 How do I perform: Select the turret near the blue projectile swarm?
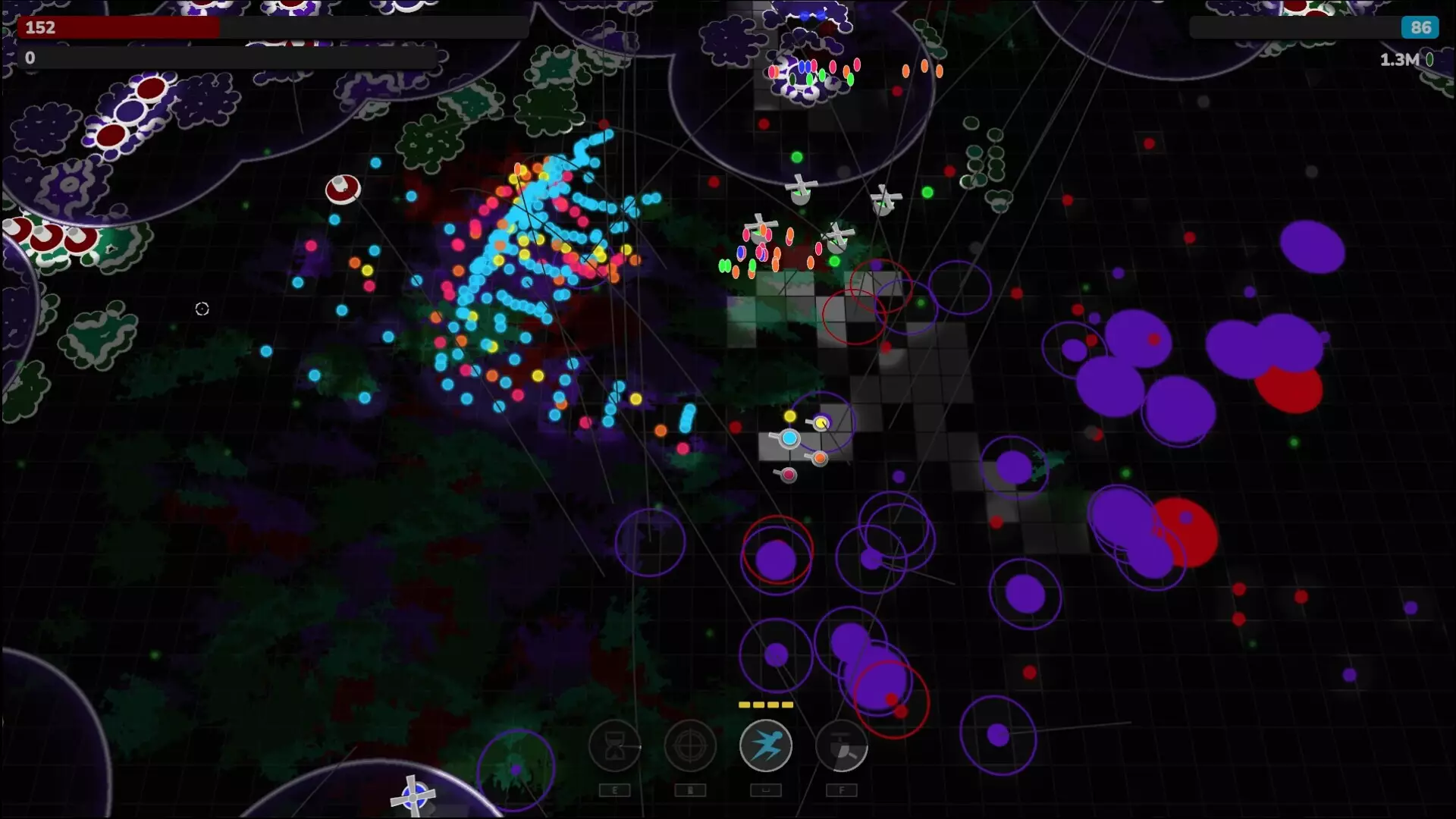pyautogui.click(x=344, y=190)
